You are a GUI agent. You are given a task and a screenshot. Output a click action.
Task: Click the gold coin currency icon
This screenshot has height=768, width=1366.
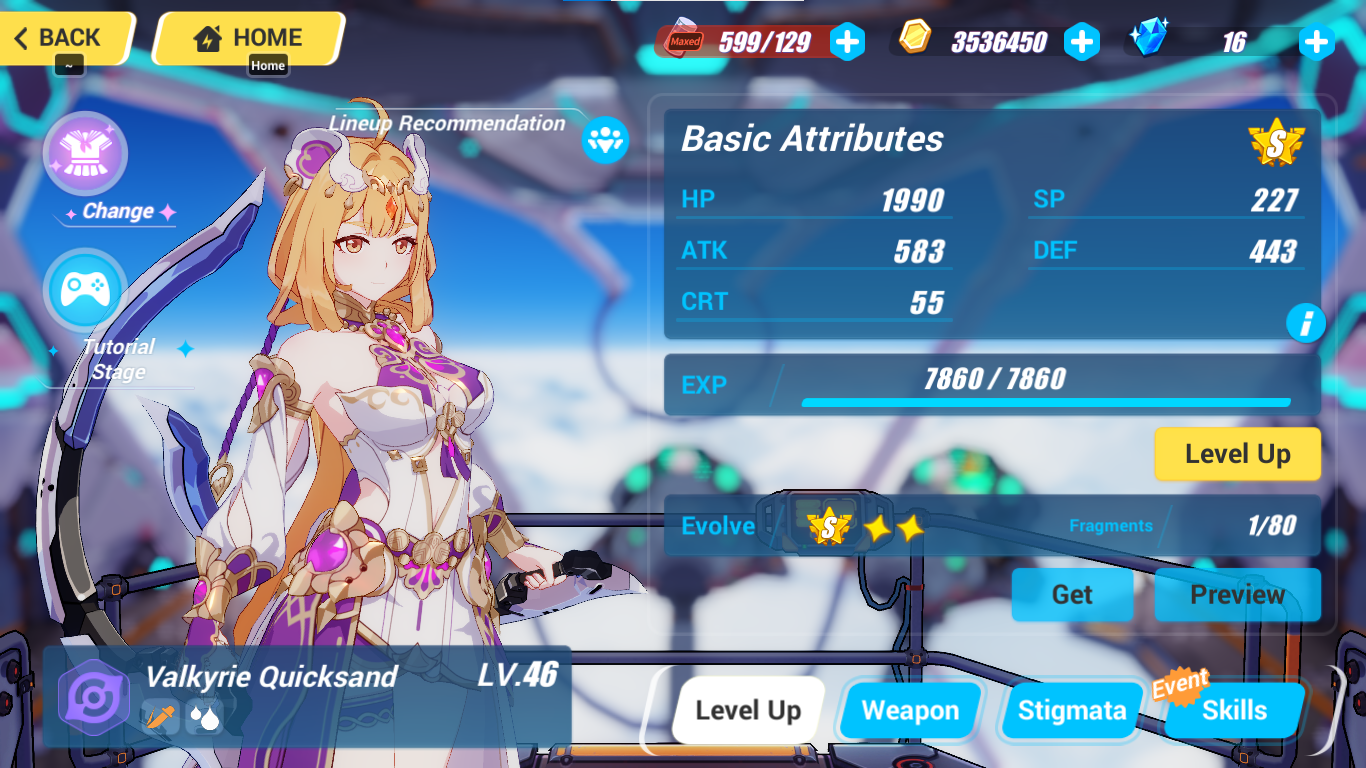point(915,41)
